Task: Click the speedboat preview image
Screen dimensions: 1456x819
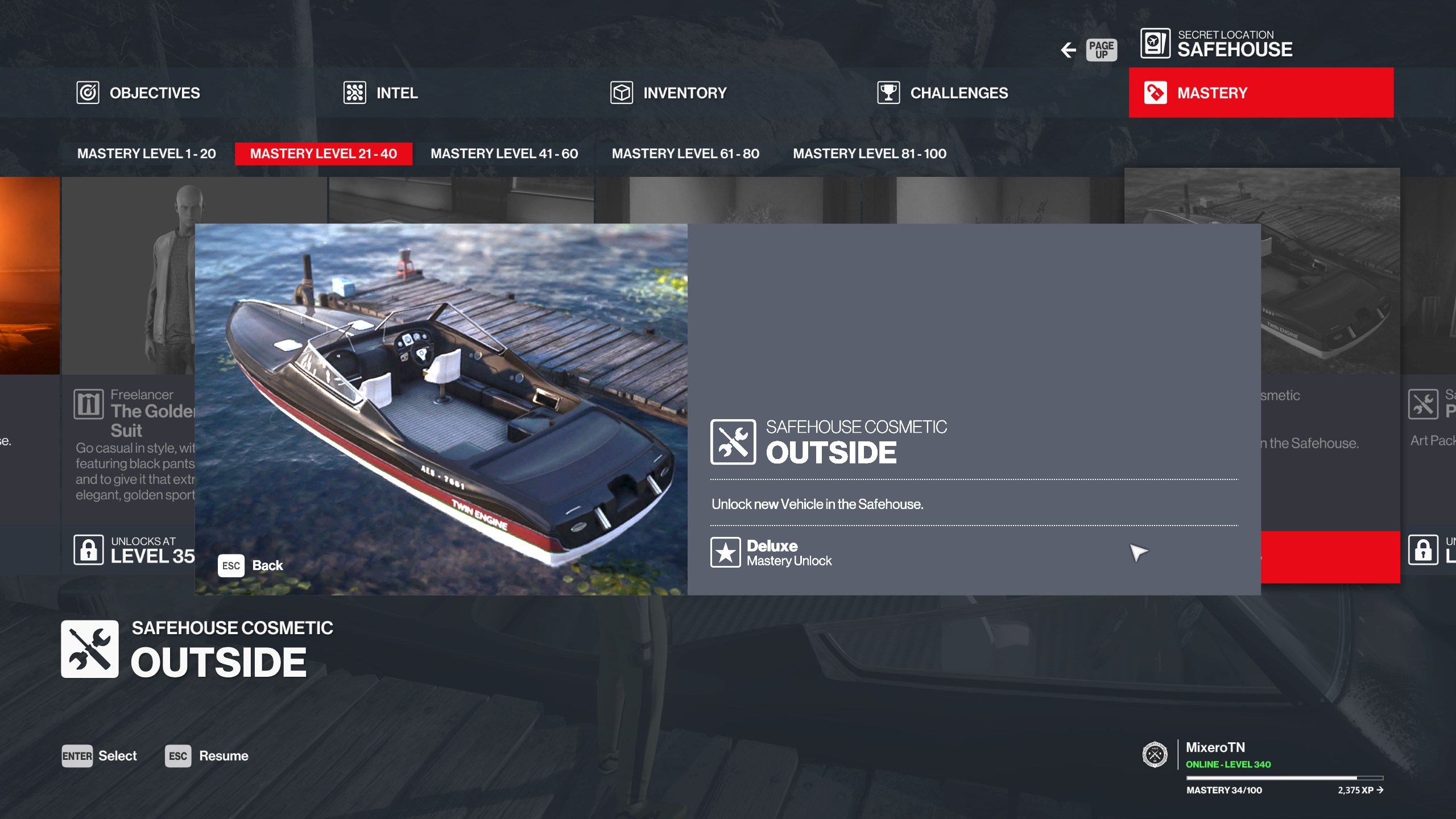Action: pyautogui.click(x=441, y=398)
